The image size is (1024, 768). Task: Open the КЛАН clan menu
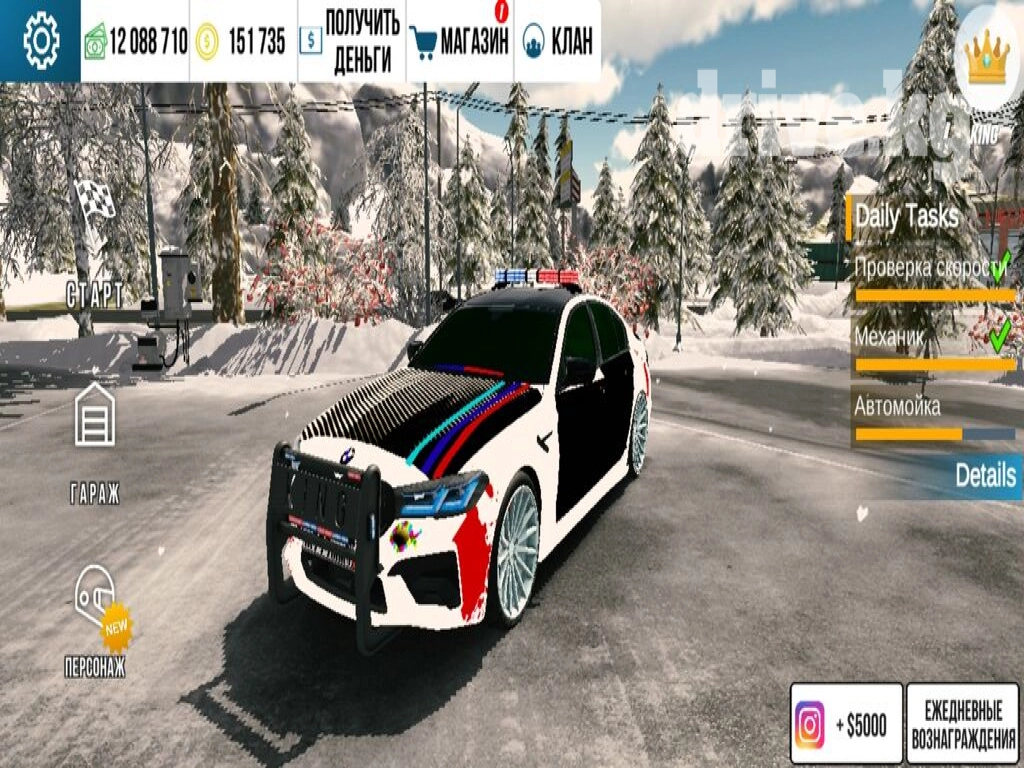pyautogui.click(x=558, y=41)
